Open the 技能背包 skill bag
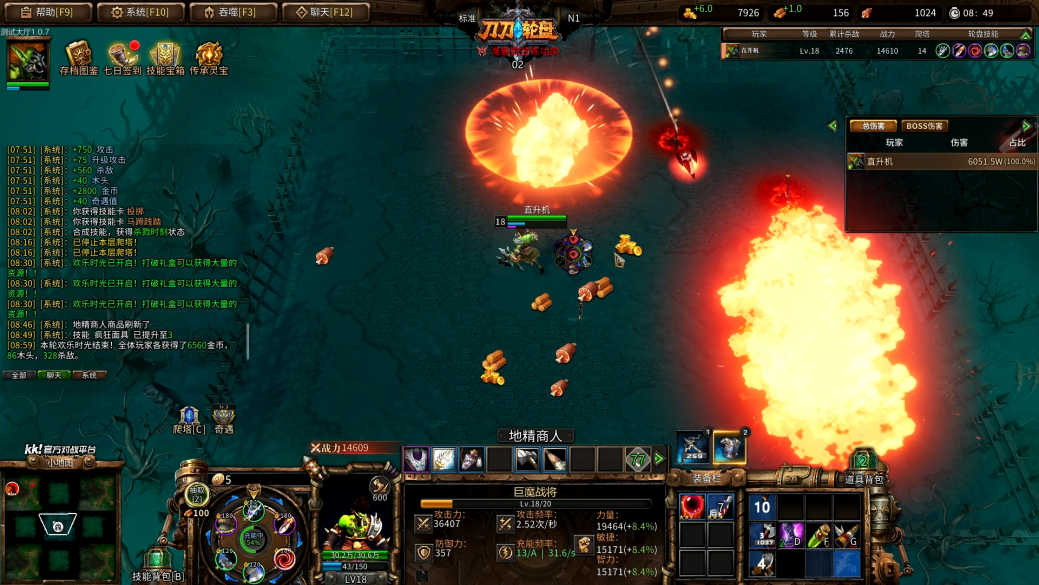1039x585 pixels. [x=157, y=561]
